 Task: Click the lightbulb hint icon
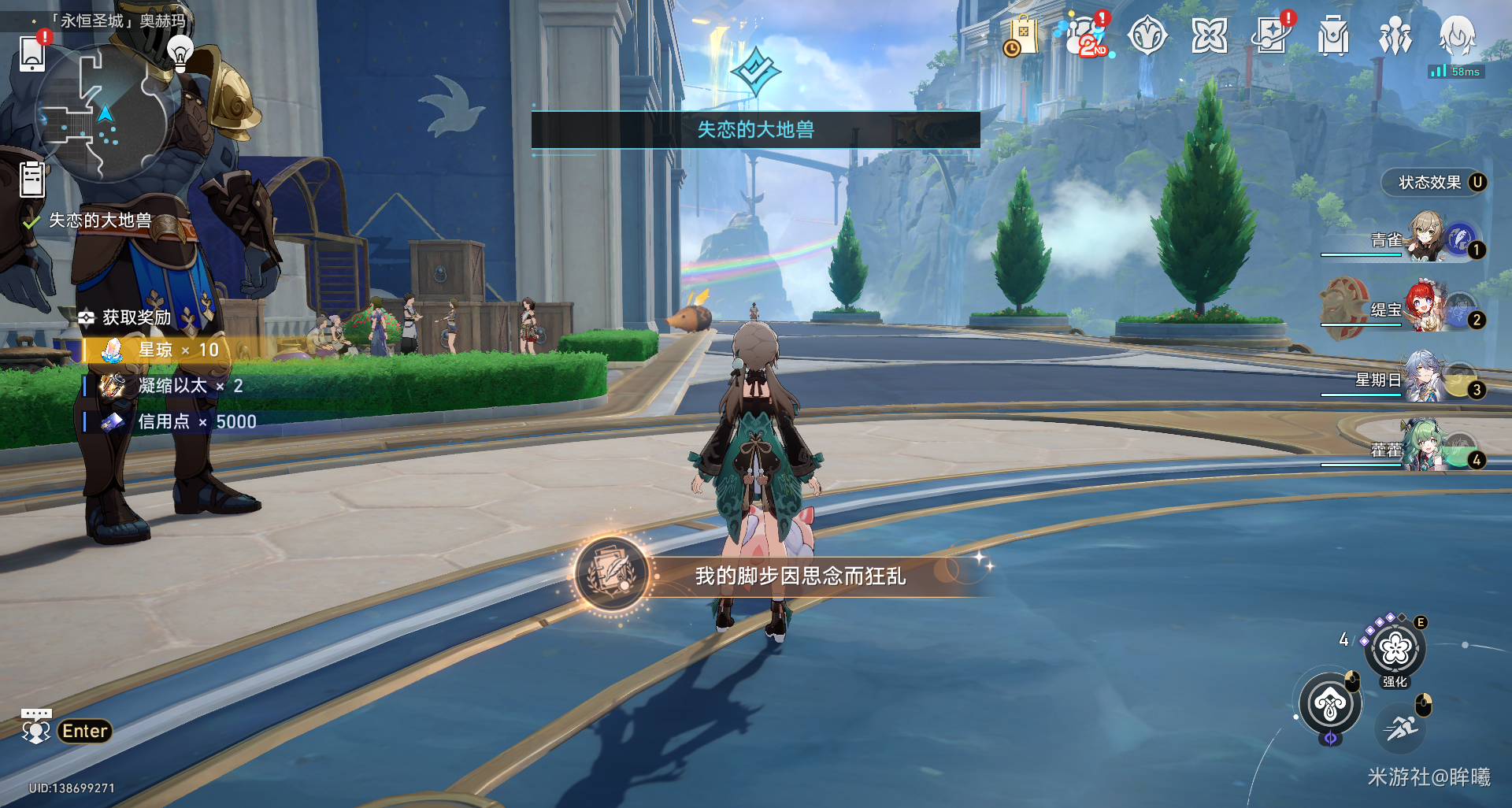coord(180,52)
